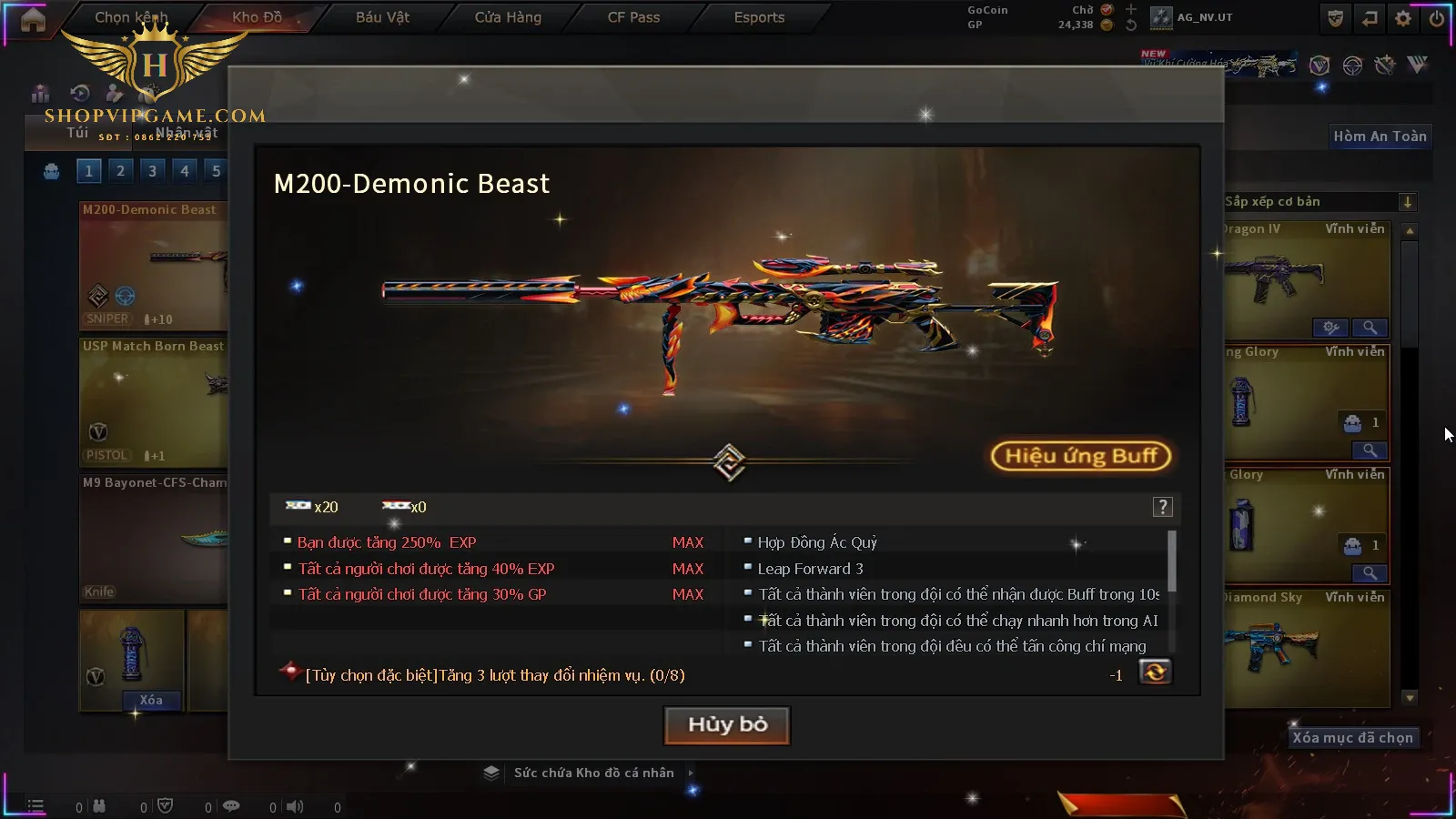
Task: Select bag page 2
Action: (x=120, y=171)
